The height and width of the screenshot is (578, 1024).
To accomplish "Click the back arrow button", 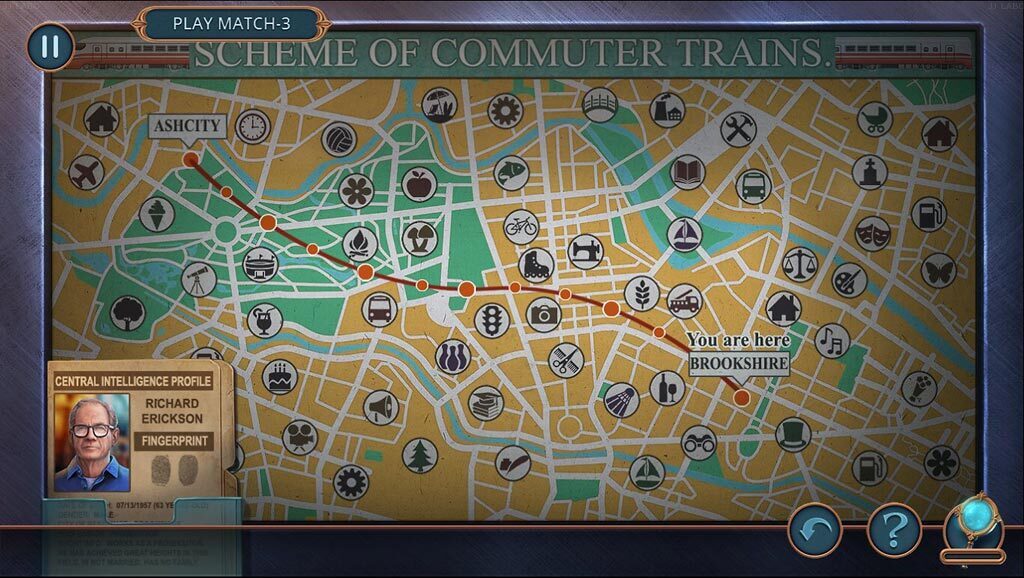I will point(815,529).
